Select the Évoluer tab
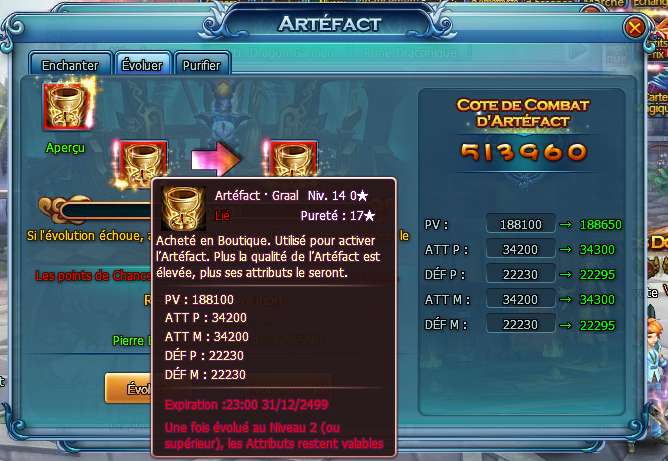Screen dimensions: 668x461 142,65
